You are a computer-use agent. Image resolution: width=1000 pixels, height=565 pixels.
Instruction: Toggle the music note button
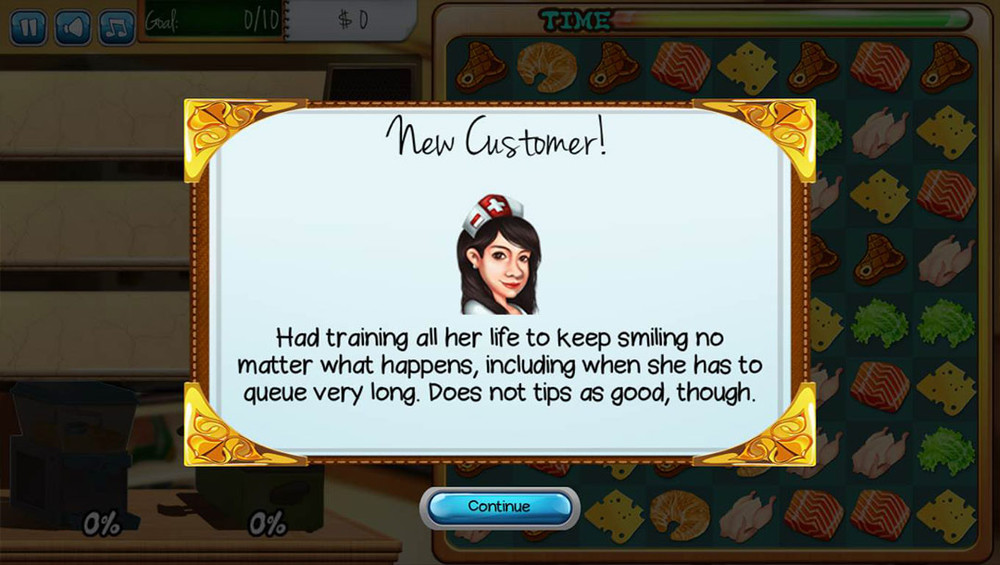tap(116, 27)
